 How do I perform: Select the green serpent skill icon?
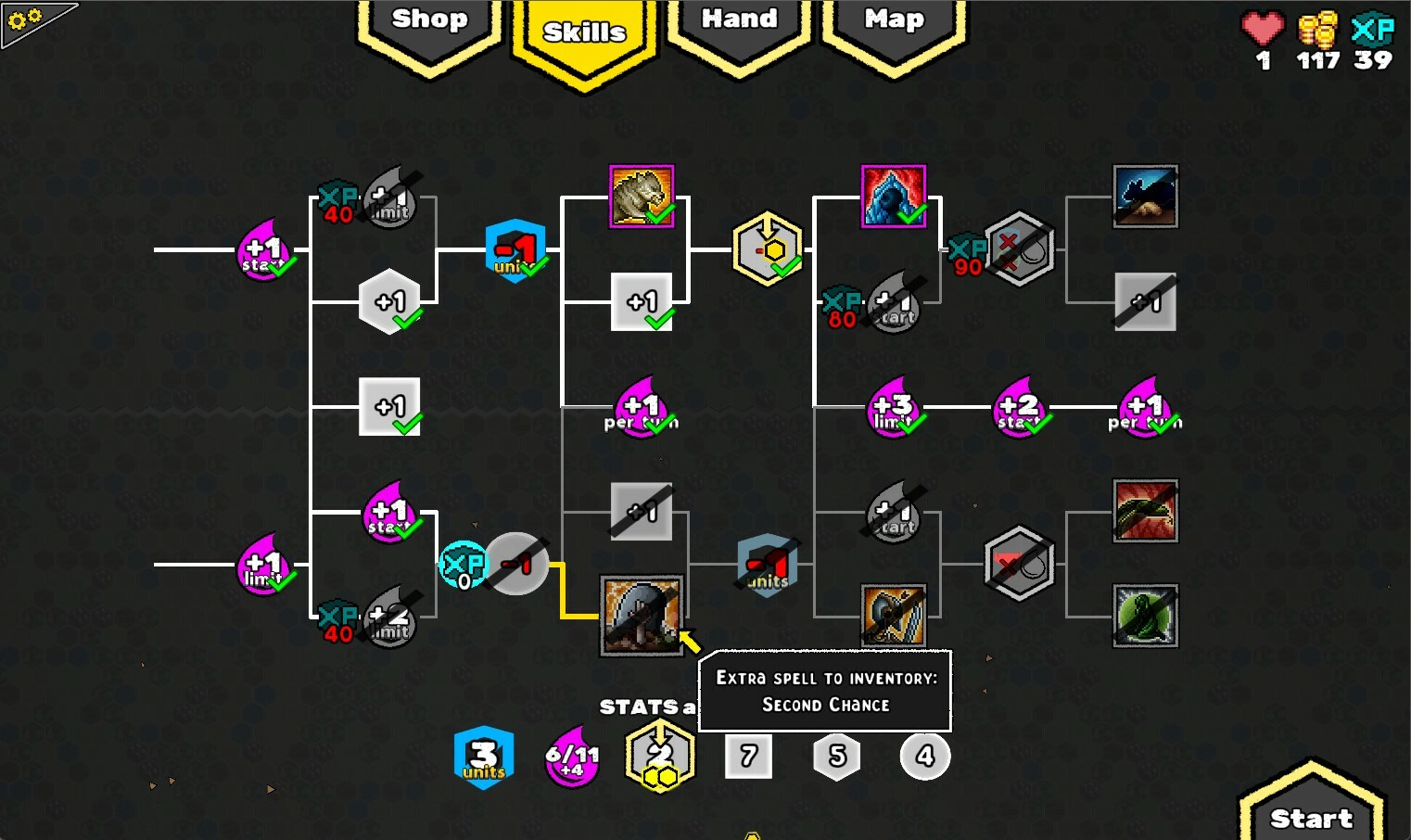[x=1145, y=614]
